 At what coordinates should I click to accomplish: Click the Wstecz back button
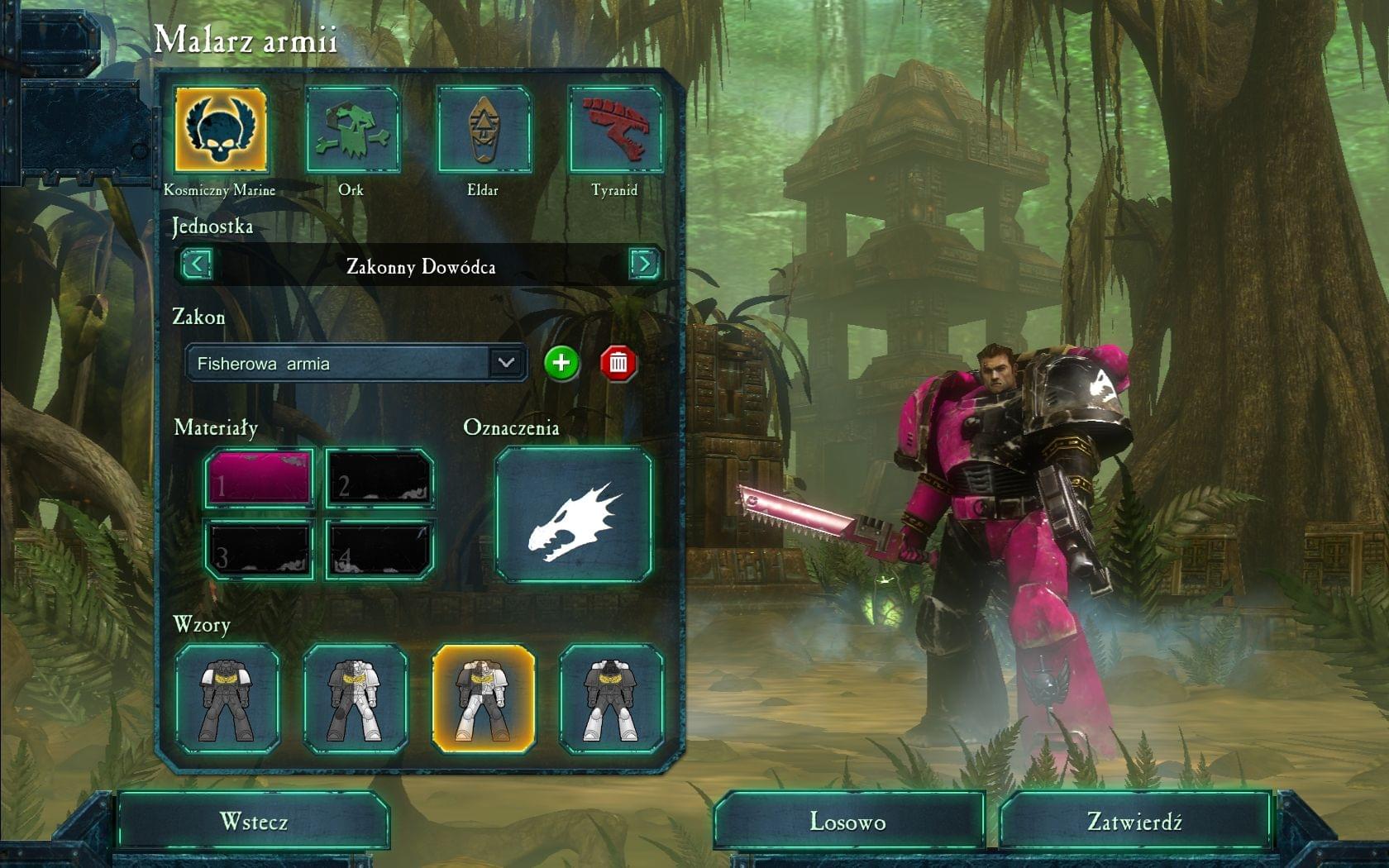coord(253,822)
